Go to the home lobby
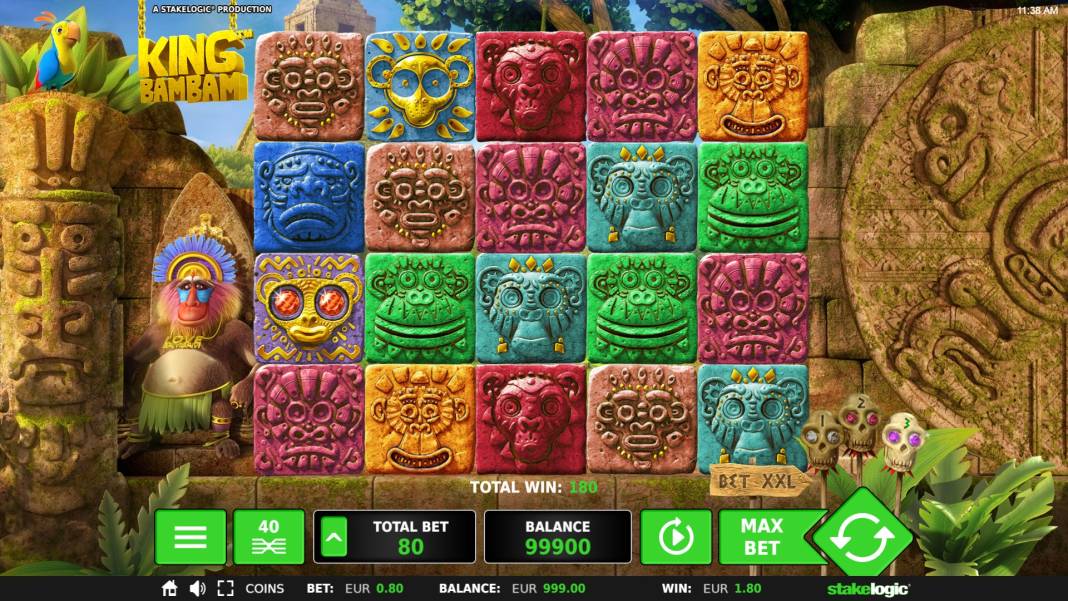 pyautogui.click(x=170, y=589)
